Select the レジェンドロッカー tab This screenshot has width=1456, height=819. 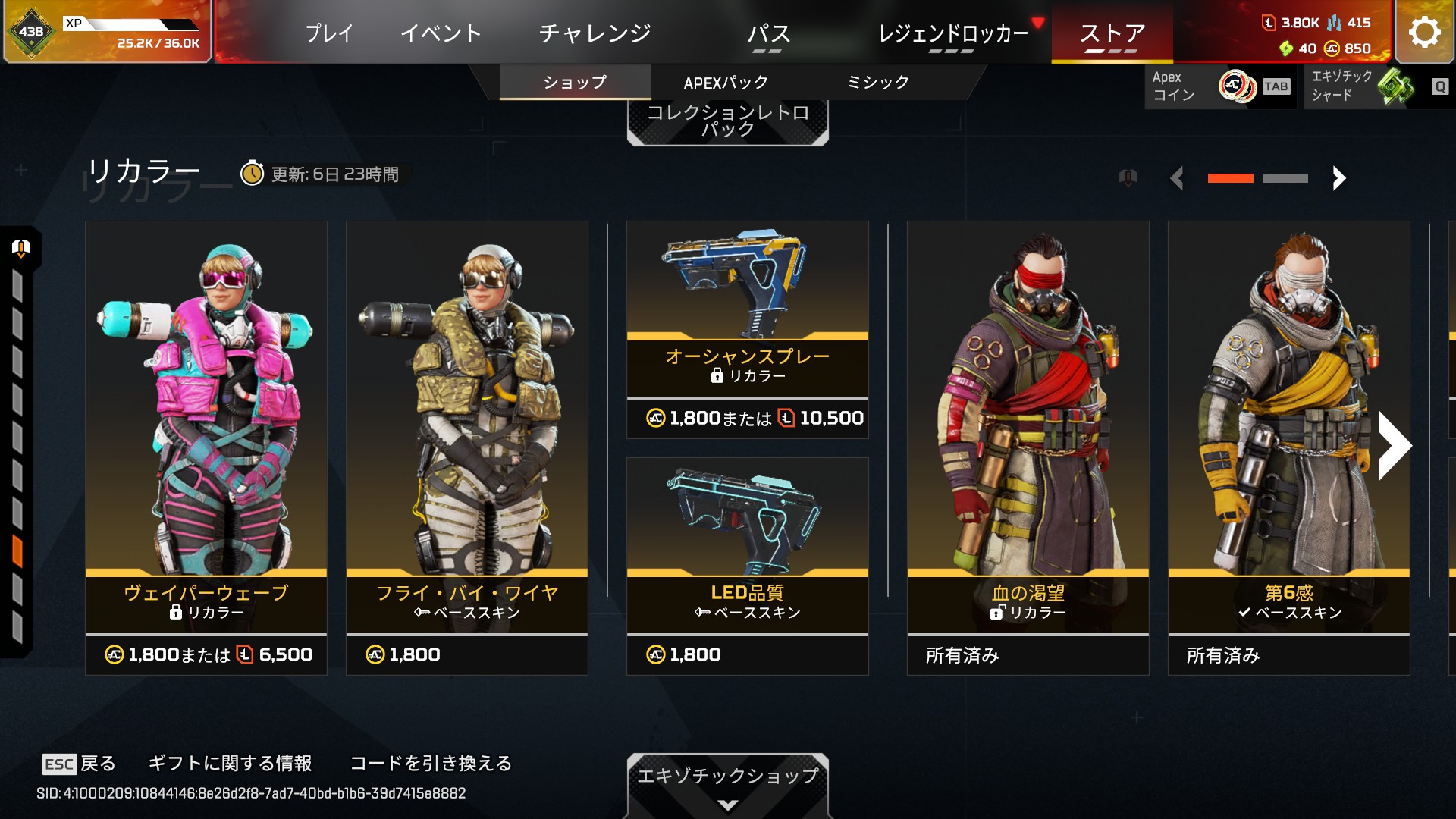point(952,33)
